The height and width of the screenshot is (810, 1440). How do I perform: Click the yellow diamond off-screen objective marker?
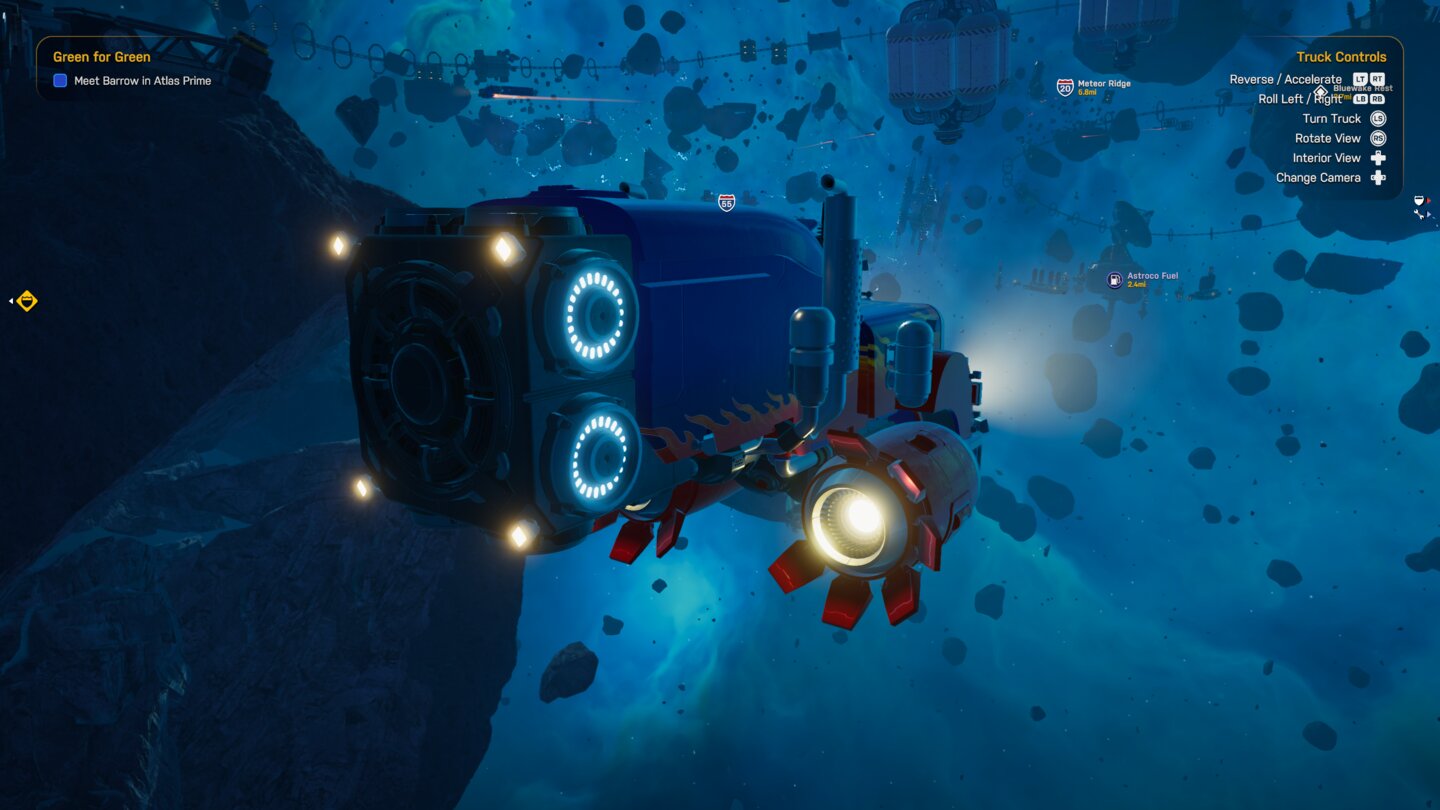tap(27, 300)
